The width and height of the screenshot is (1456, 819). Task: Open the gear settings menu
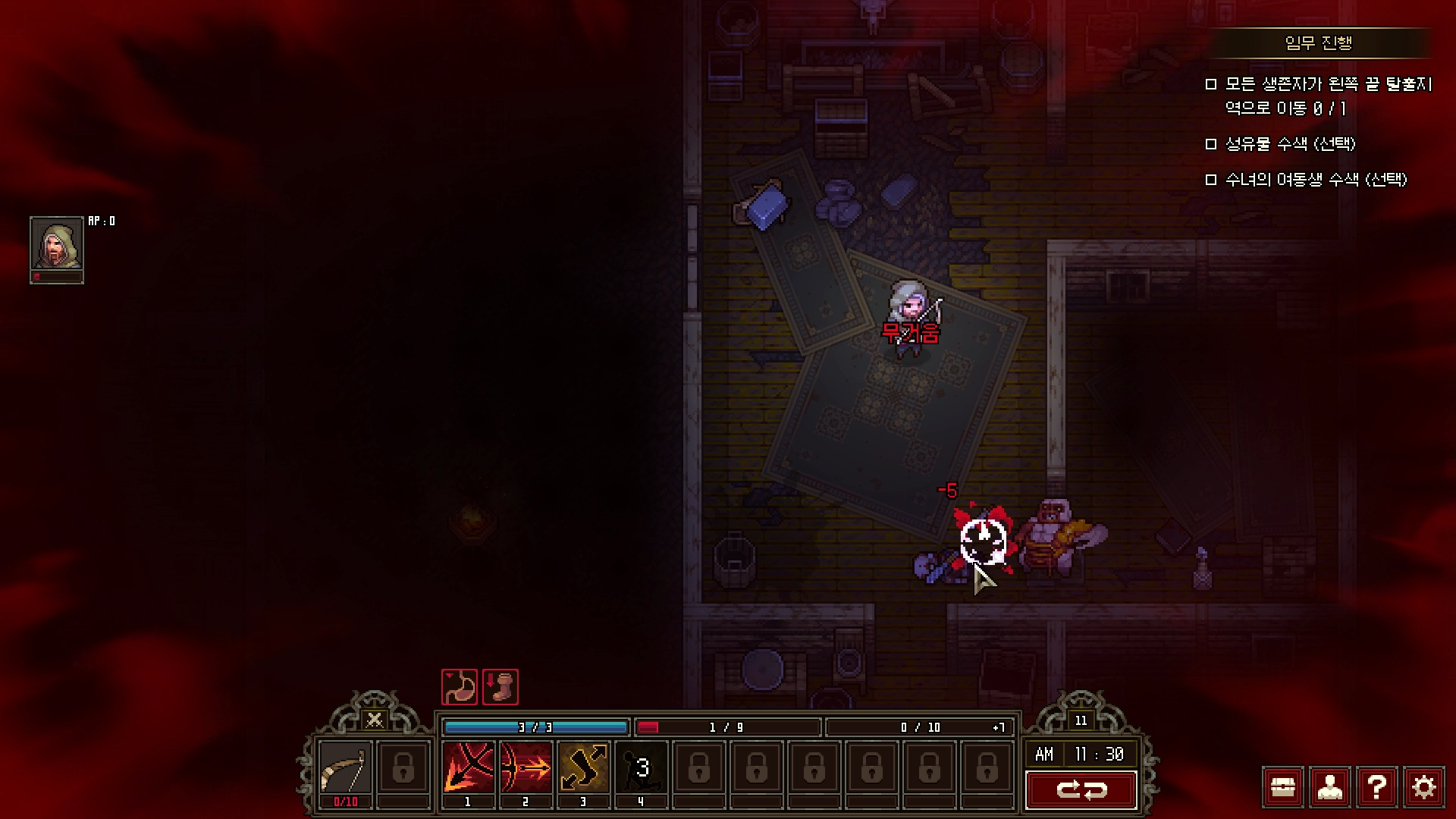coord(1424,788)
